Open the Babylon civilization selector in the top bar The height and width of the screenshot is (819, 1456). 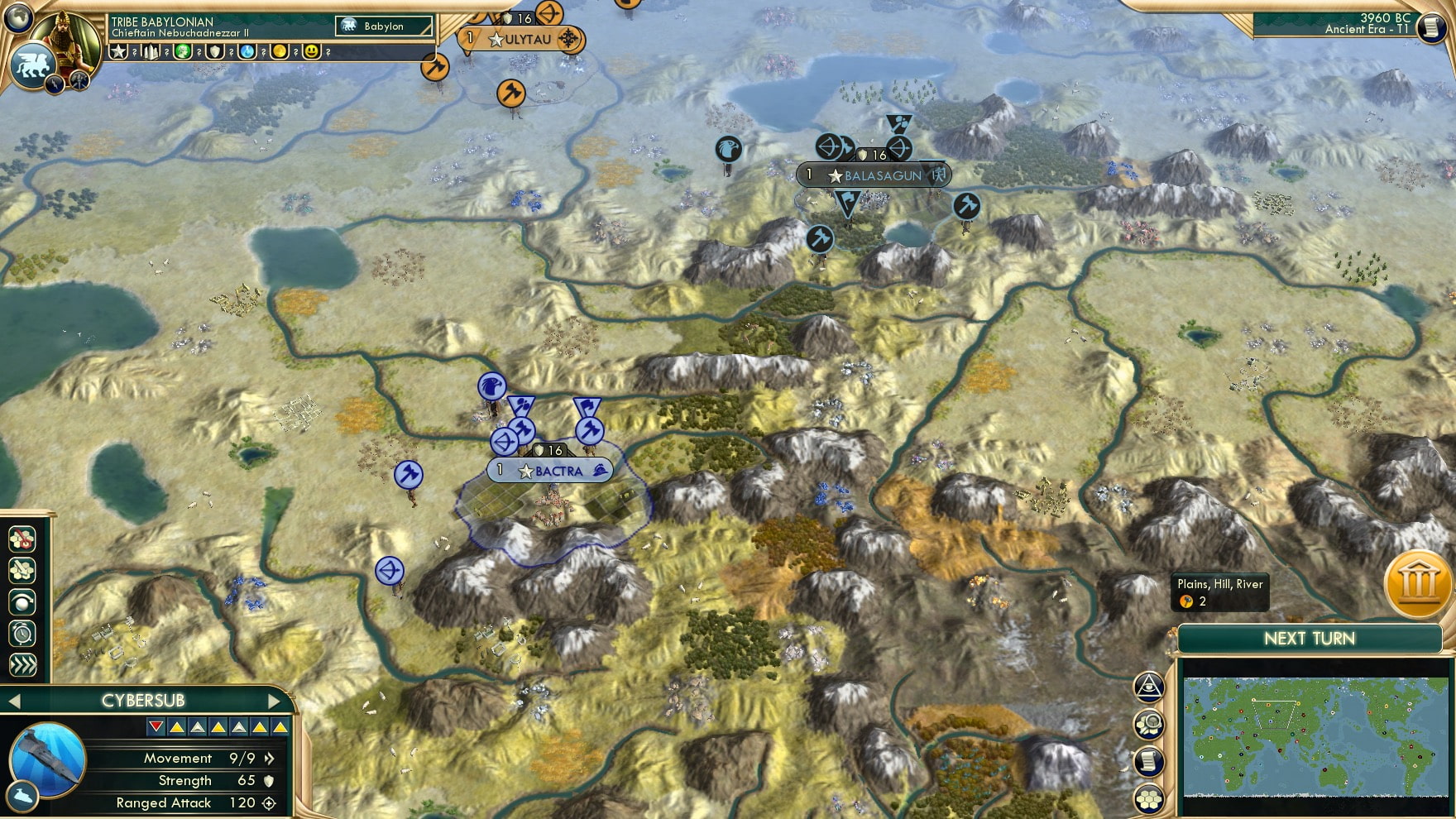tap(385, 26)
